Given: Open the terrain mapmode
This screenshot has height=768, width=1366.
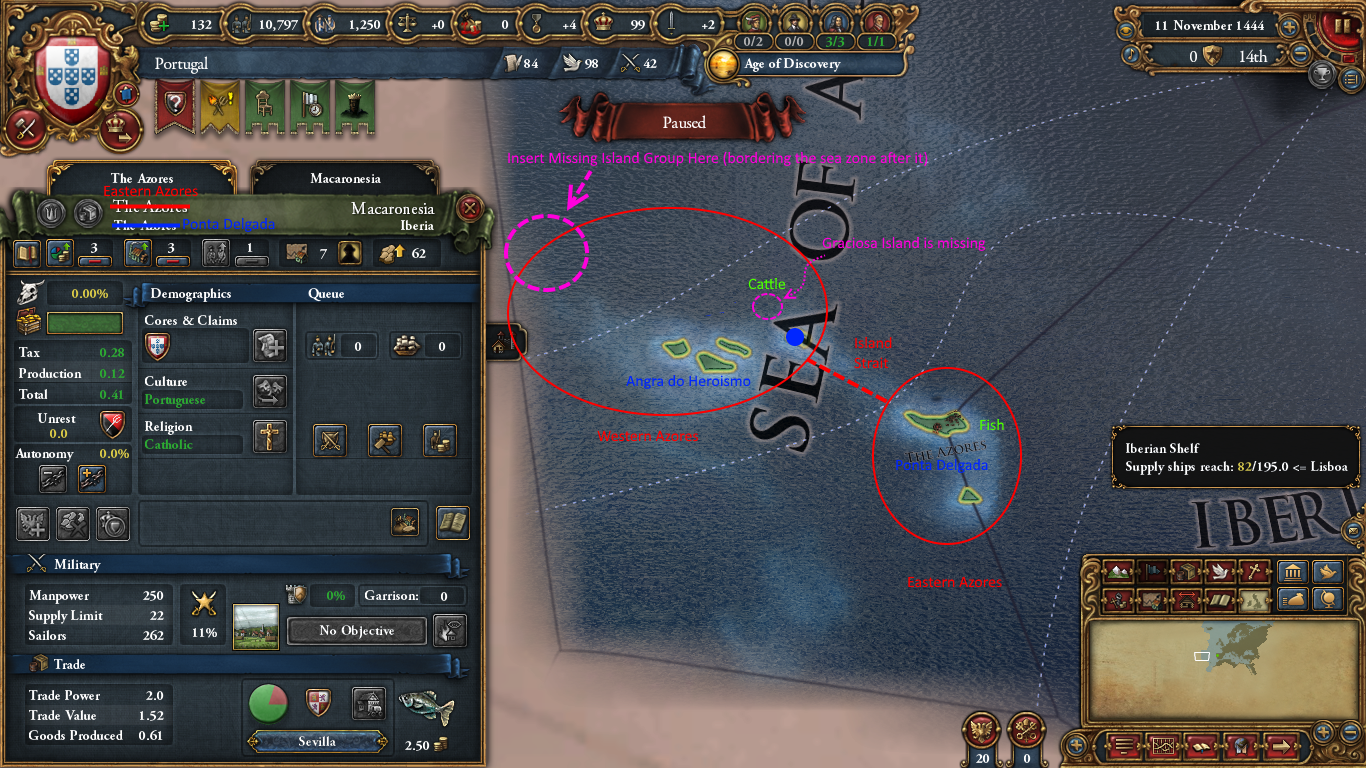Looking at the screenshot, I should [x=1118, y=572].
